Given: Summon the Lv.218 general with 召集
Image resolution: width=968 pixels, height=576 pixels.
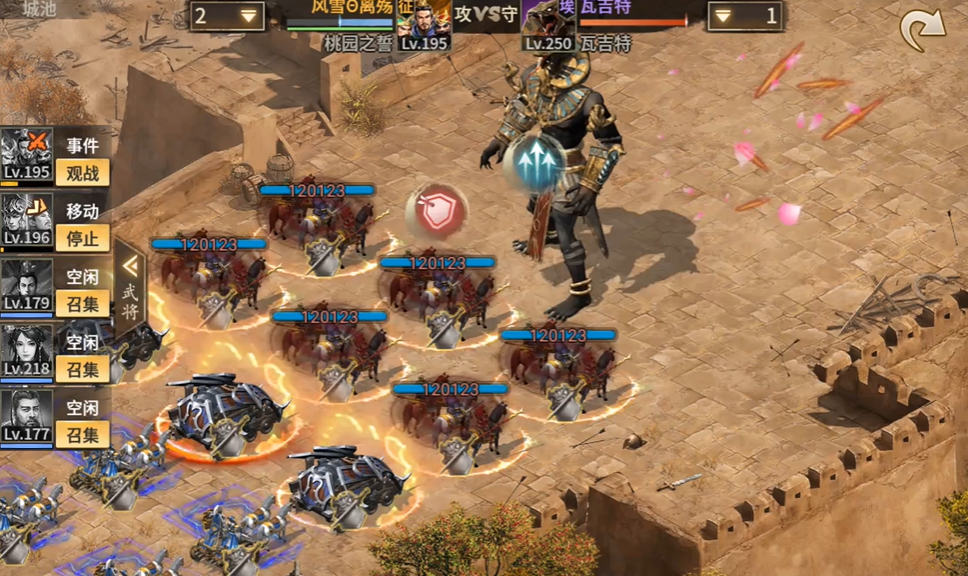Looking at the screenshot, I should pyautogui.click(x=82, y=369).
